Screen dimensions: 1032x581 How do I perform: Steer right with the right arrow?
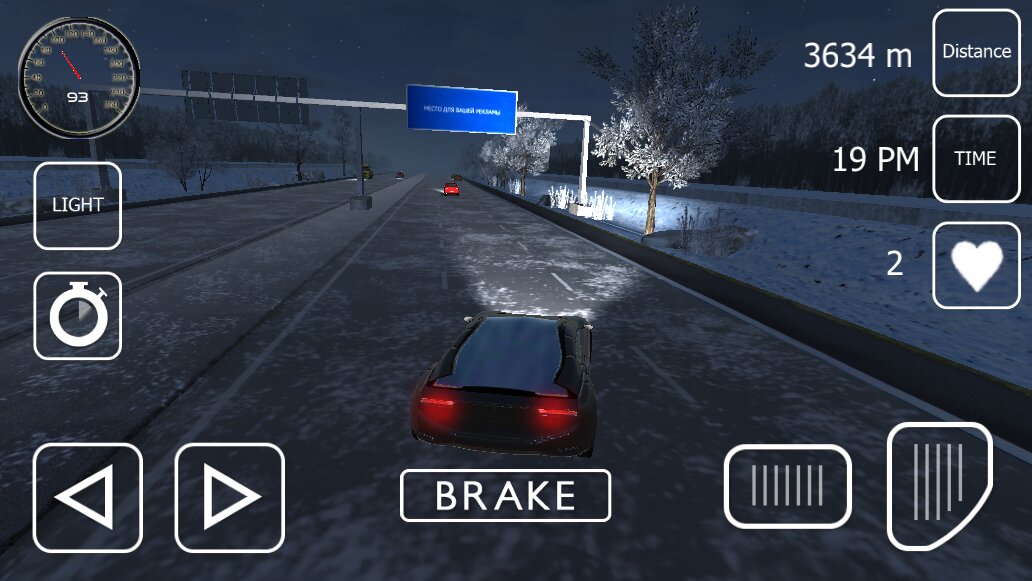point(230,497)
